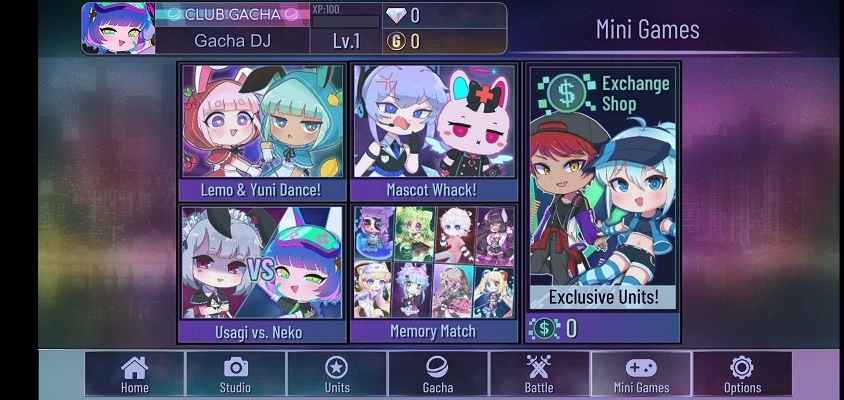Viewport: 844px width, 400px height.
Task: Switch to the Studio tab
Action: (x=236, y=374)
